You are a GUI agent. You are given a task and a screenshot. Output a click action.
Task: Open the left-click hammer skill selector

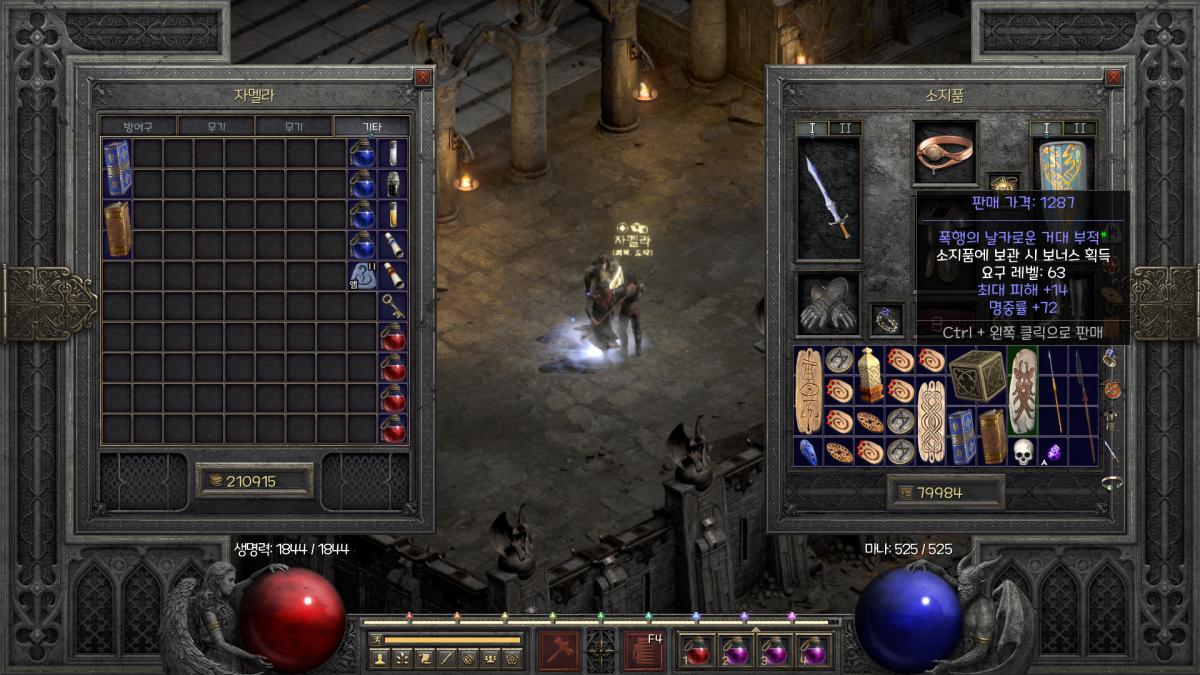[558, 650]
